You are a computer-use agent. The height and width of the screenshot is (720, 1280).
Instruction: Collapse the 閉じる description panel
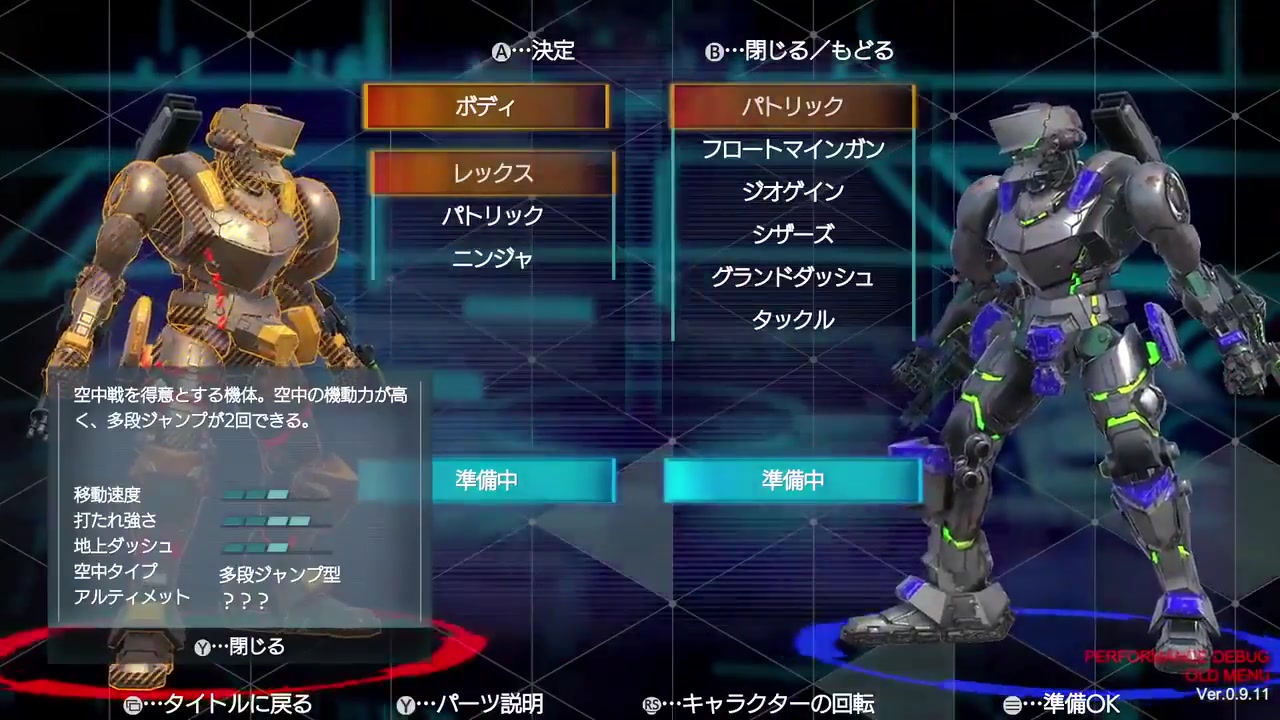click(240, 647)
